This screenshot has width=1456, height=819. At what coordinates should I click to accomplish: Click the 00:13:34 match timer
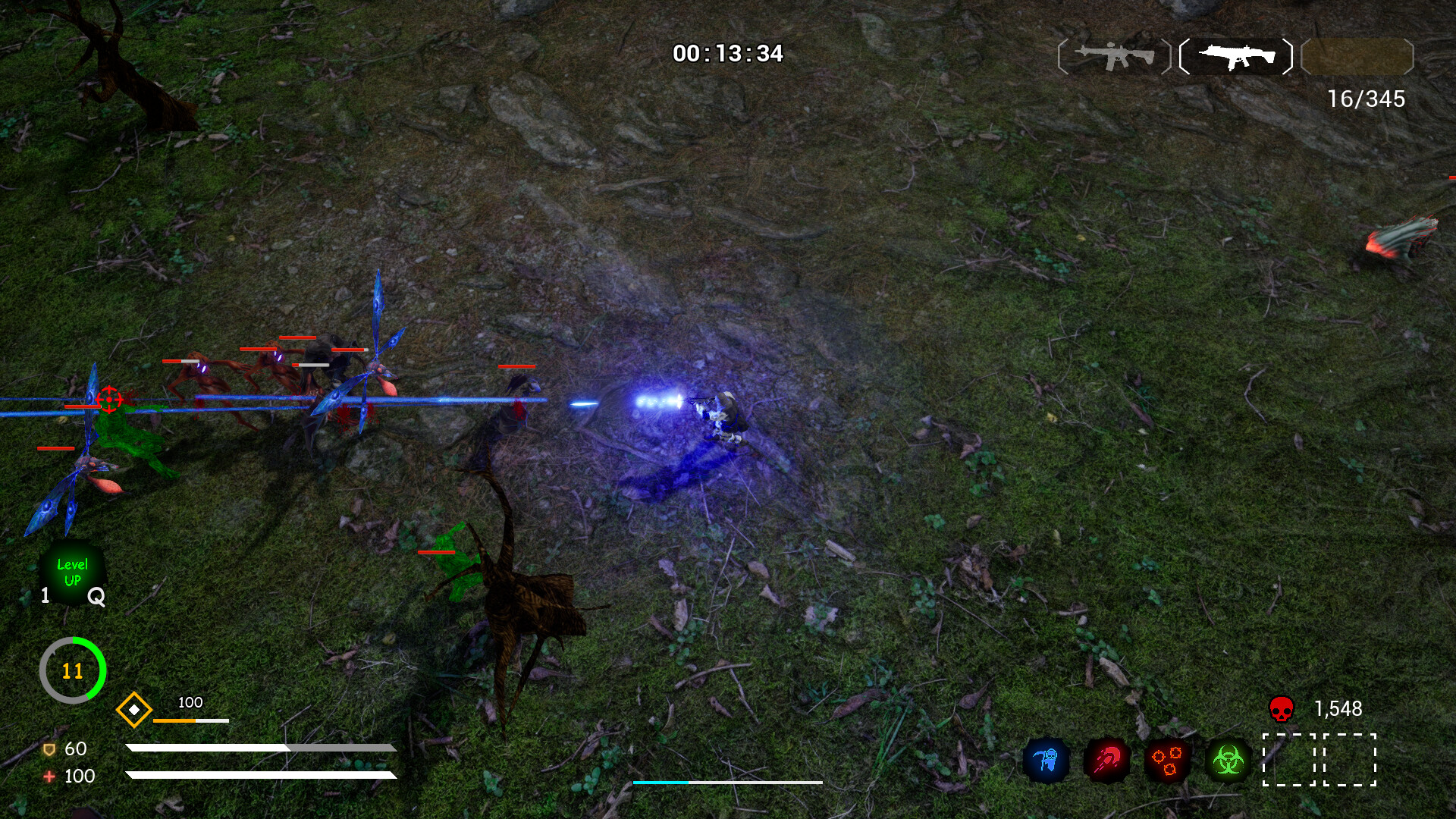tap(730, 52)
